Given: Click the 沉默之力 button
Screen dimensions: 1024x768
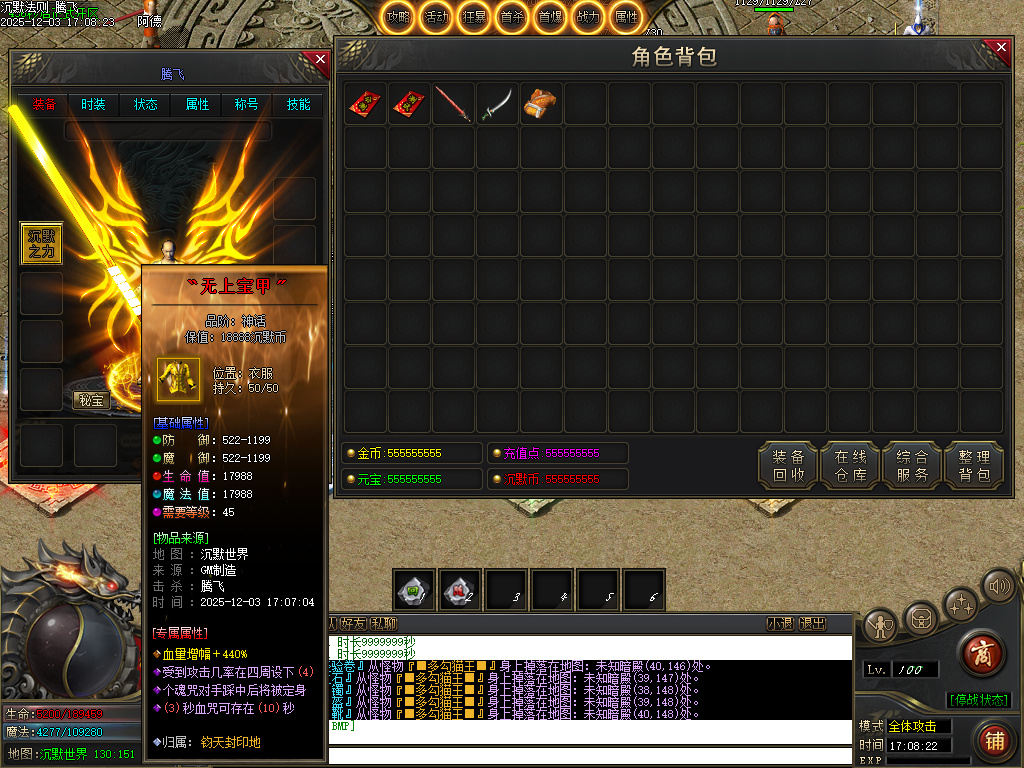Looking at the screenshot, I should 42,243.
